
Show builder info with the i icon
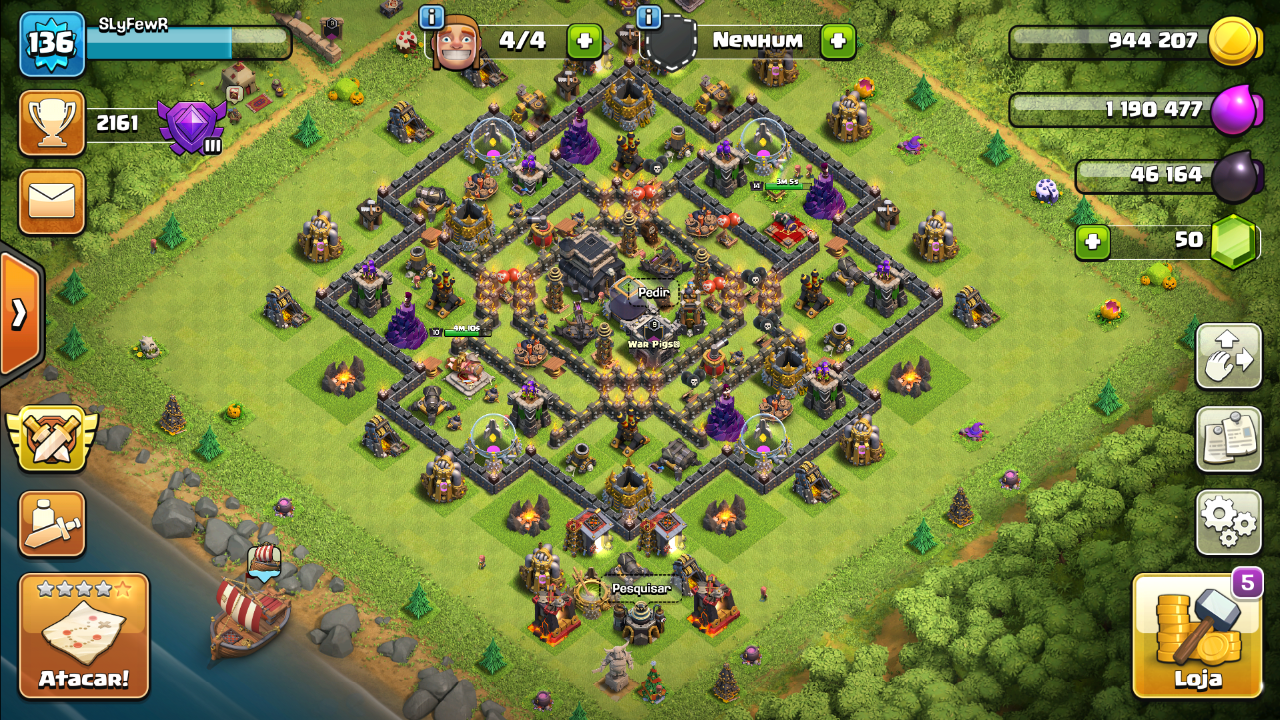pos(432,17)
